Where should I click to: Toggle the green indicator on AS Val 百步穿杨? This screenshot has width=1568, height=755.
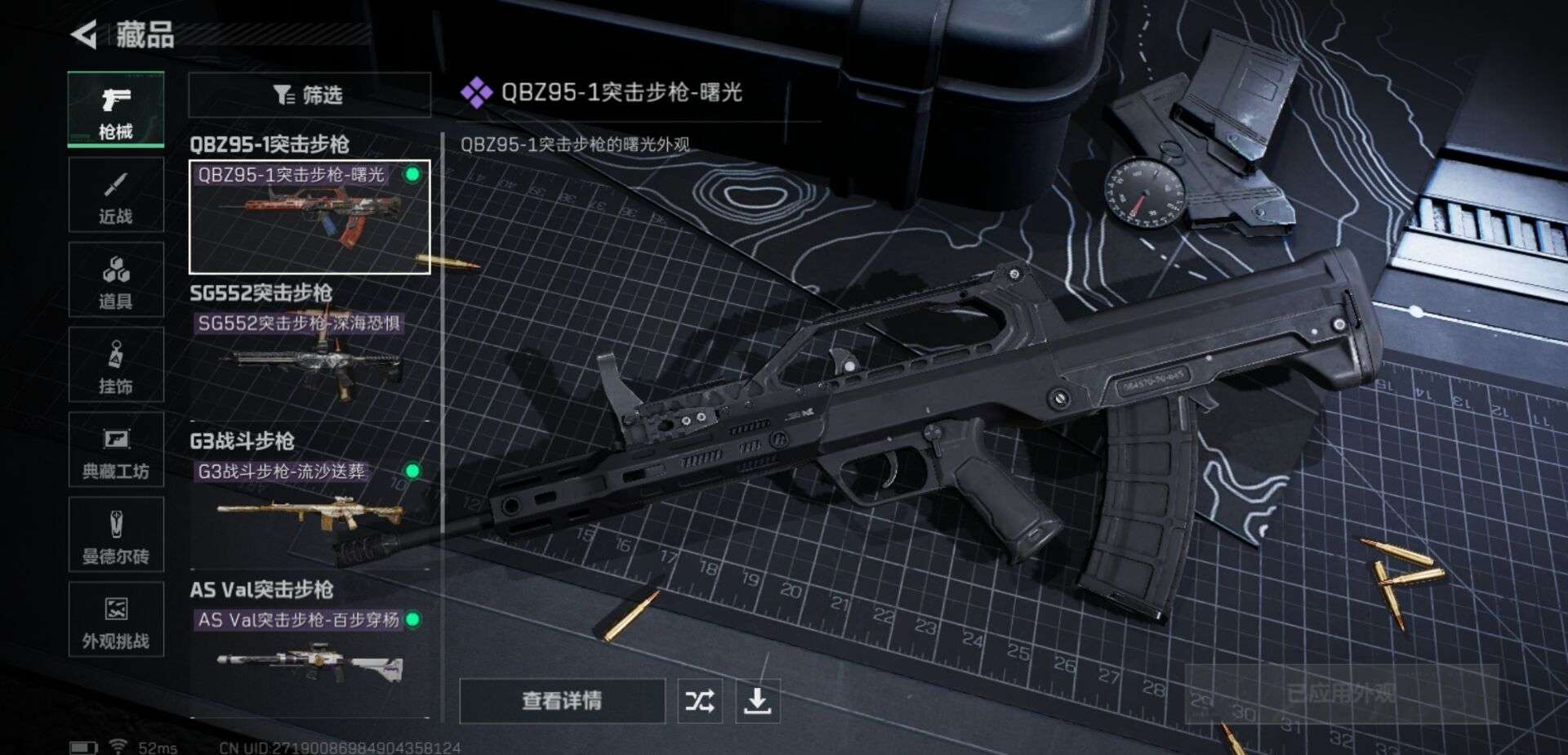click(412, 621)
